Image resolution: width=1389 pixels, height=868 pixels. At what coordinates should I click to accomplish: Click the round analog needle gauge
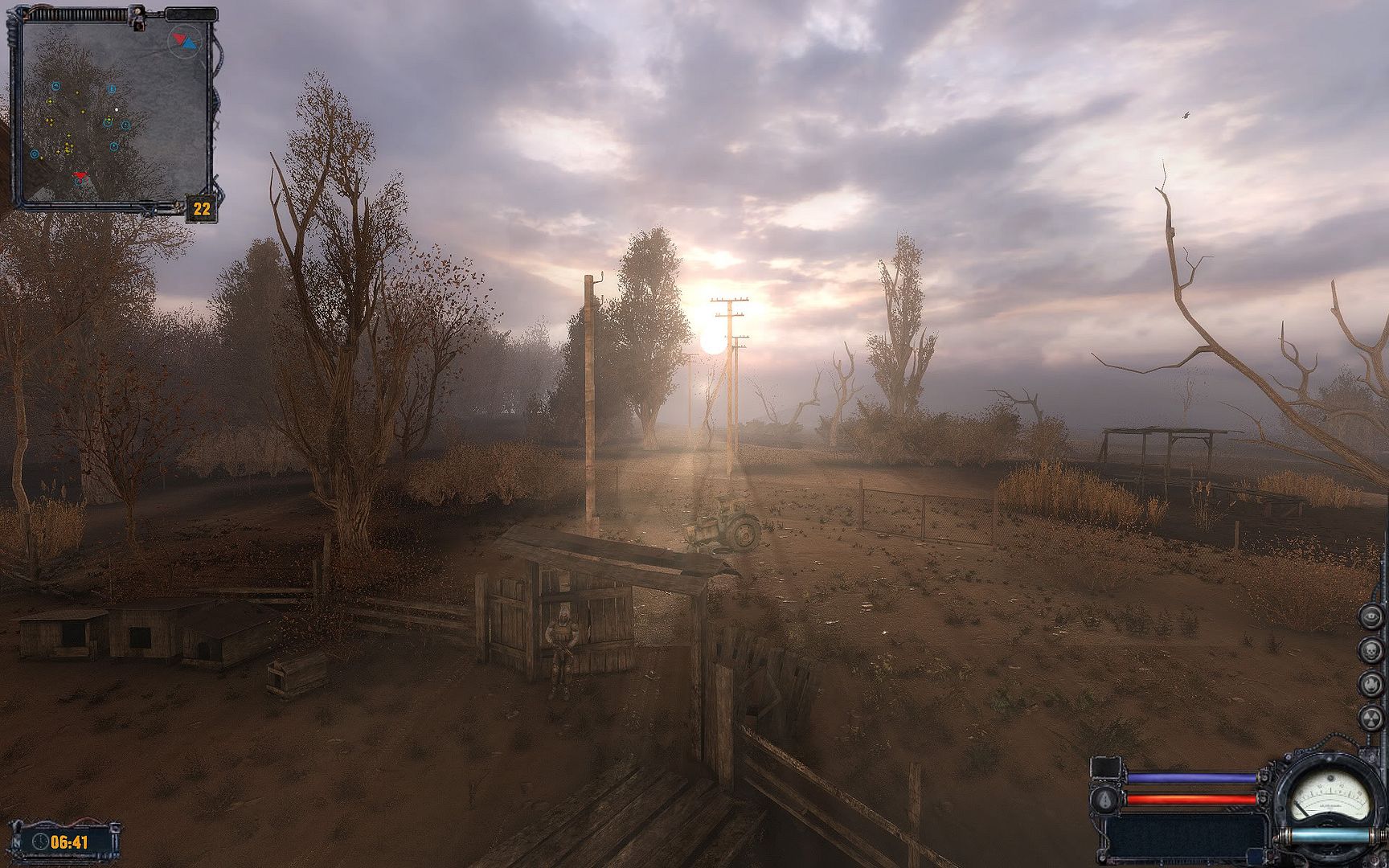[x=1329, y=796]
